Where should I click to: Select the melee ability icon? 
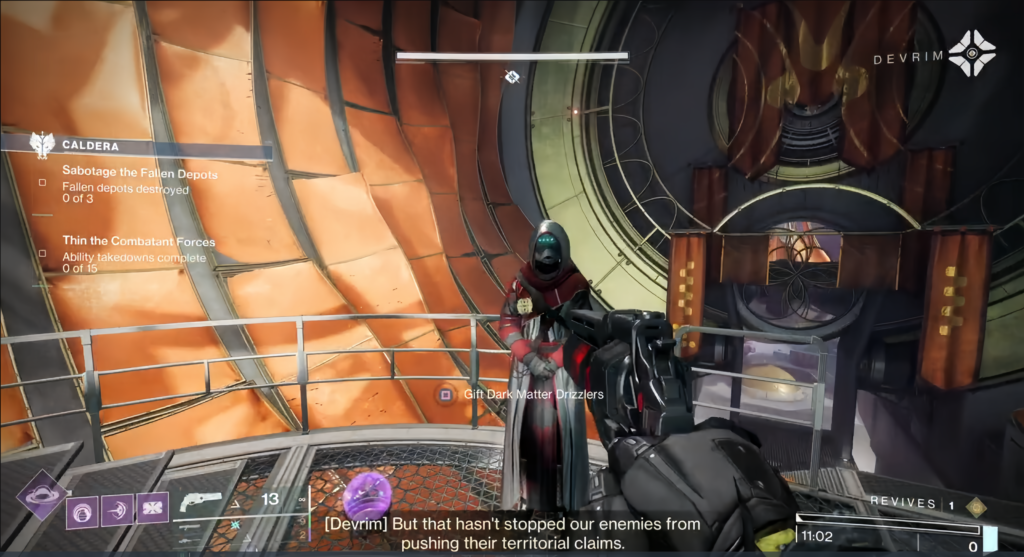coord(117,510)
